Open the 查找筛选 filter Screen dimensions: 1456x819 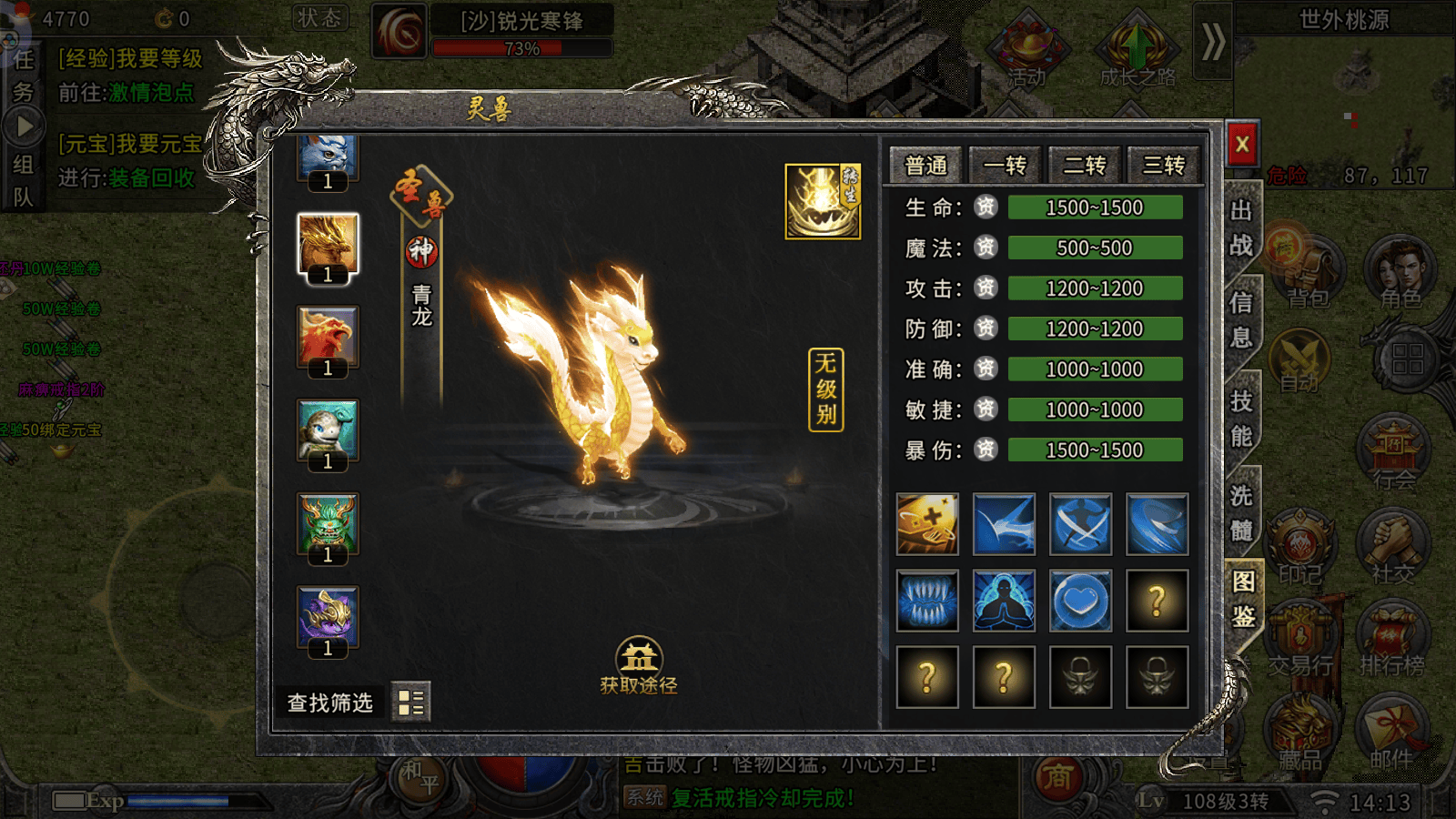click(x=329, y=703)
